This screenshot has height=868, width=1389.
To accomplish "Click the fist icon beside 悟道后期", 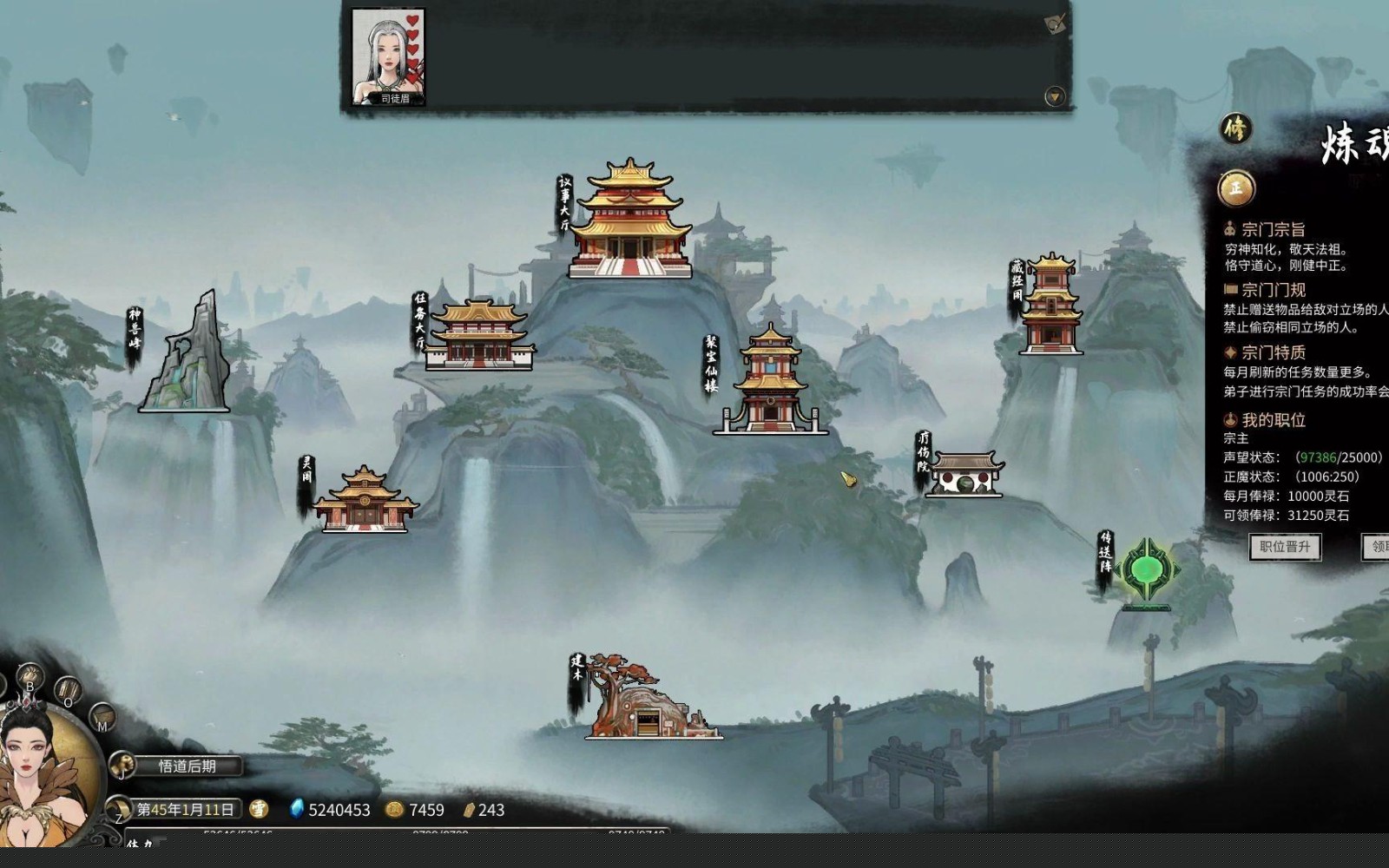I will tap(122, 766).
